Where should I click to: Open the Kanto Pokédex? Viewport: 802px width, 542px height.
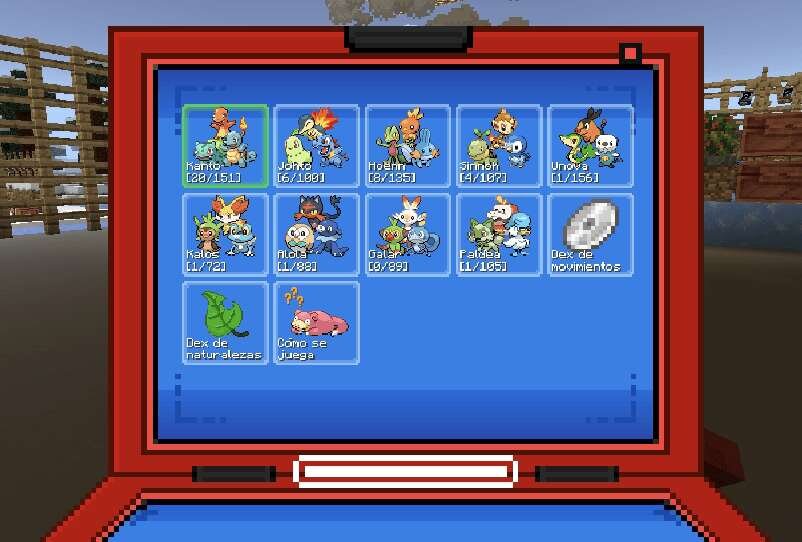click(226, 146)
